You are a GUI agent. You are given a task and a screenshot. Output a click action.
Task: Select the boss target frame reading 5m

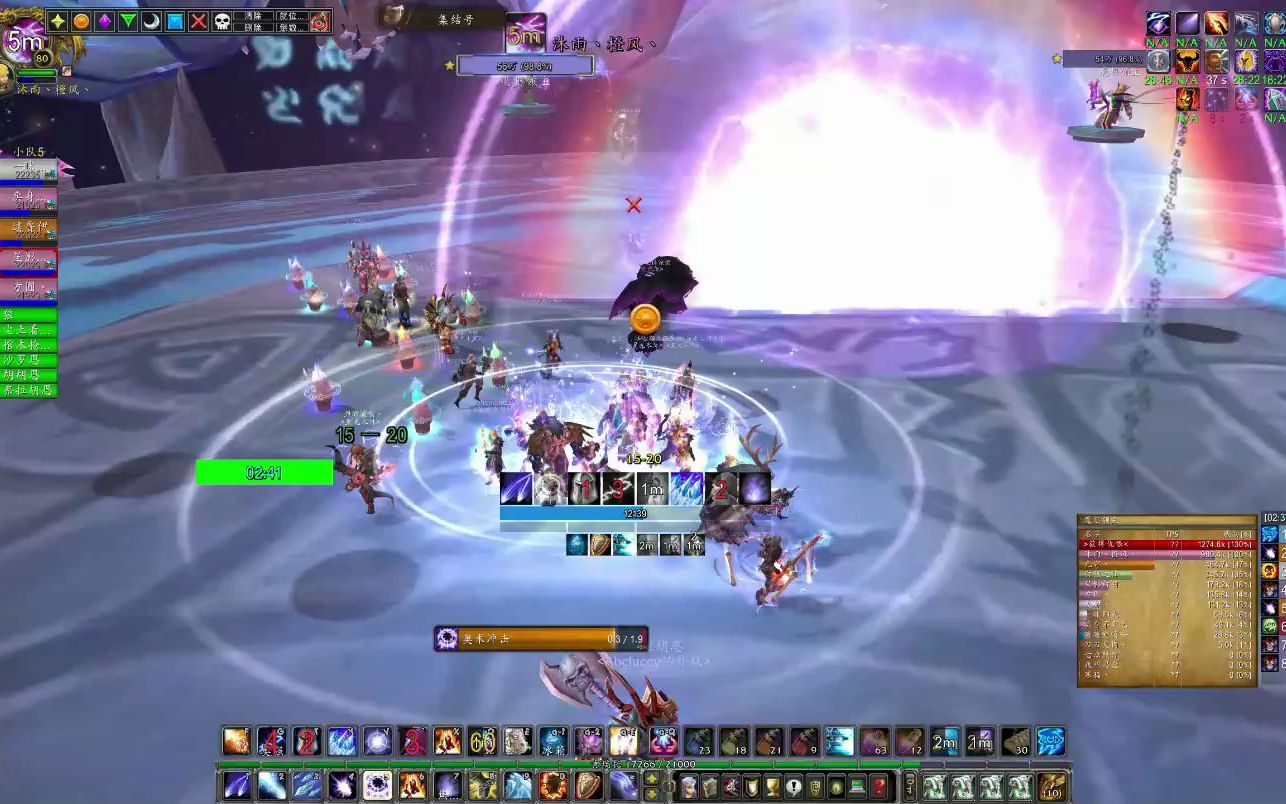tap(526, 34)
